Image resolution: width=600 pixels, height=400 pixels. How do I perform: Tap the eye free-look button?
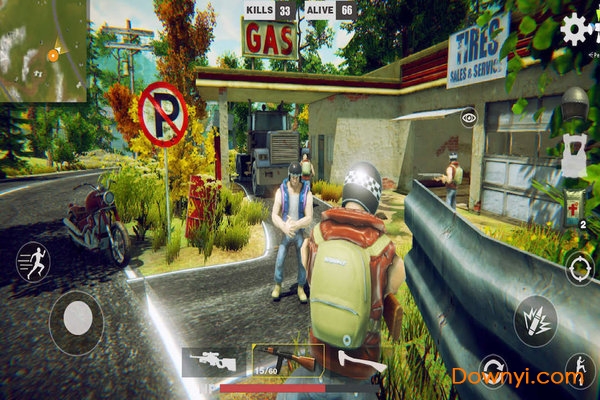(469, 117)
